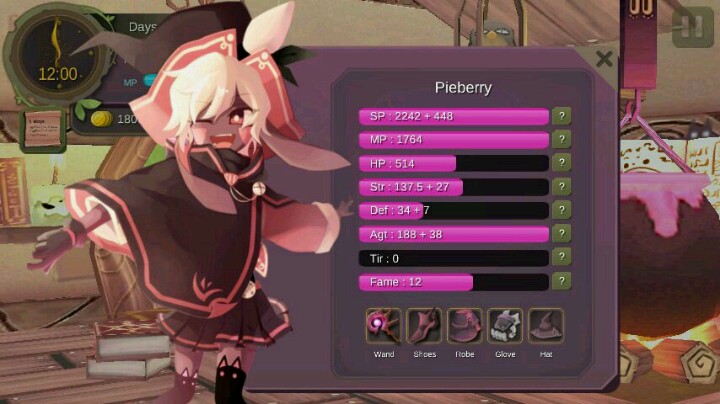Show help for the Fame stat
Viewport: 720px width, 404px height.
563,282
